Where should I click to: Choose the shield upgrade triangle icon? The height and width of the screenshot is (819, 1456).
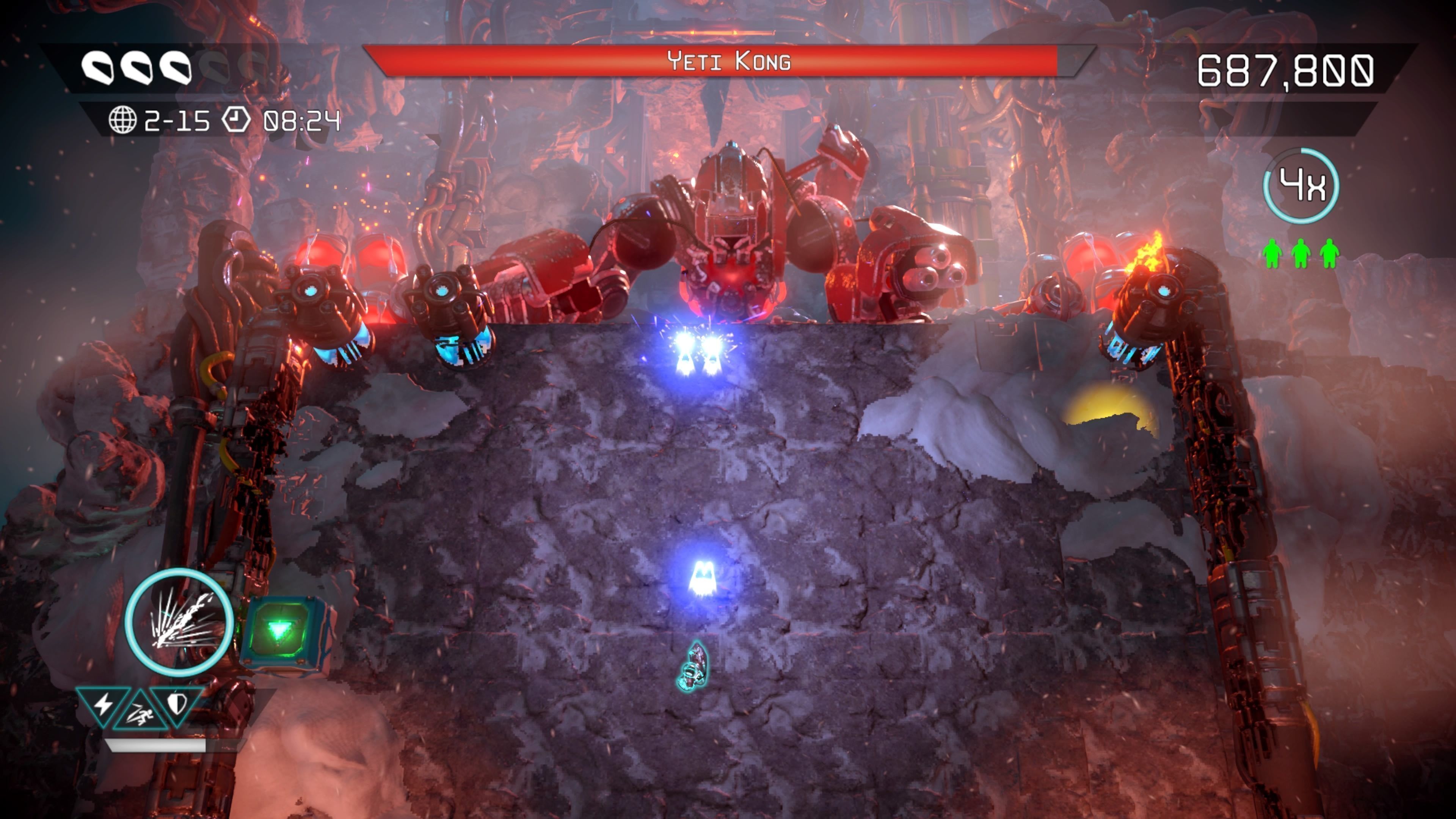tap(177, 703)
